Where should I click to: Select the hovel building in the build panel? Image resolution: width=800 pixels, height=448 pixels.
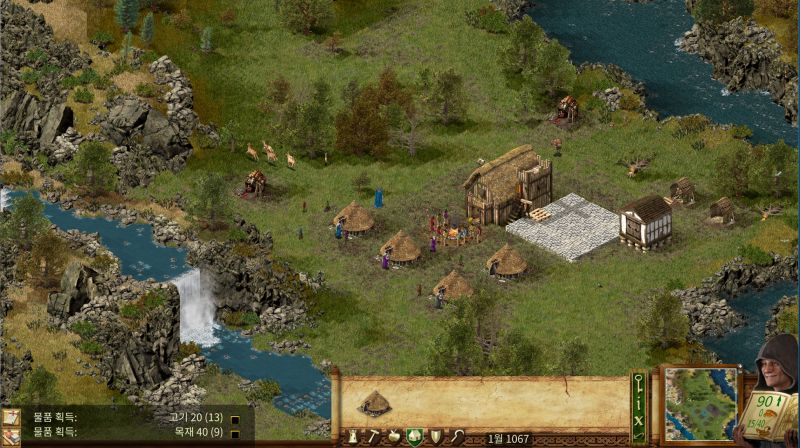375,403
